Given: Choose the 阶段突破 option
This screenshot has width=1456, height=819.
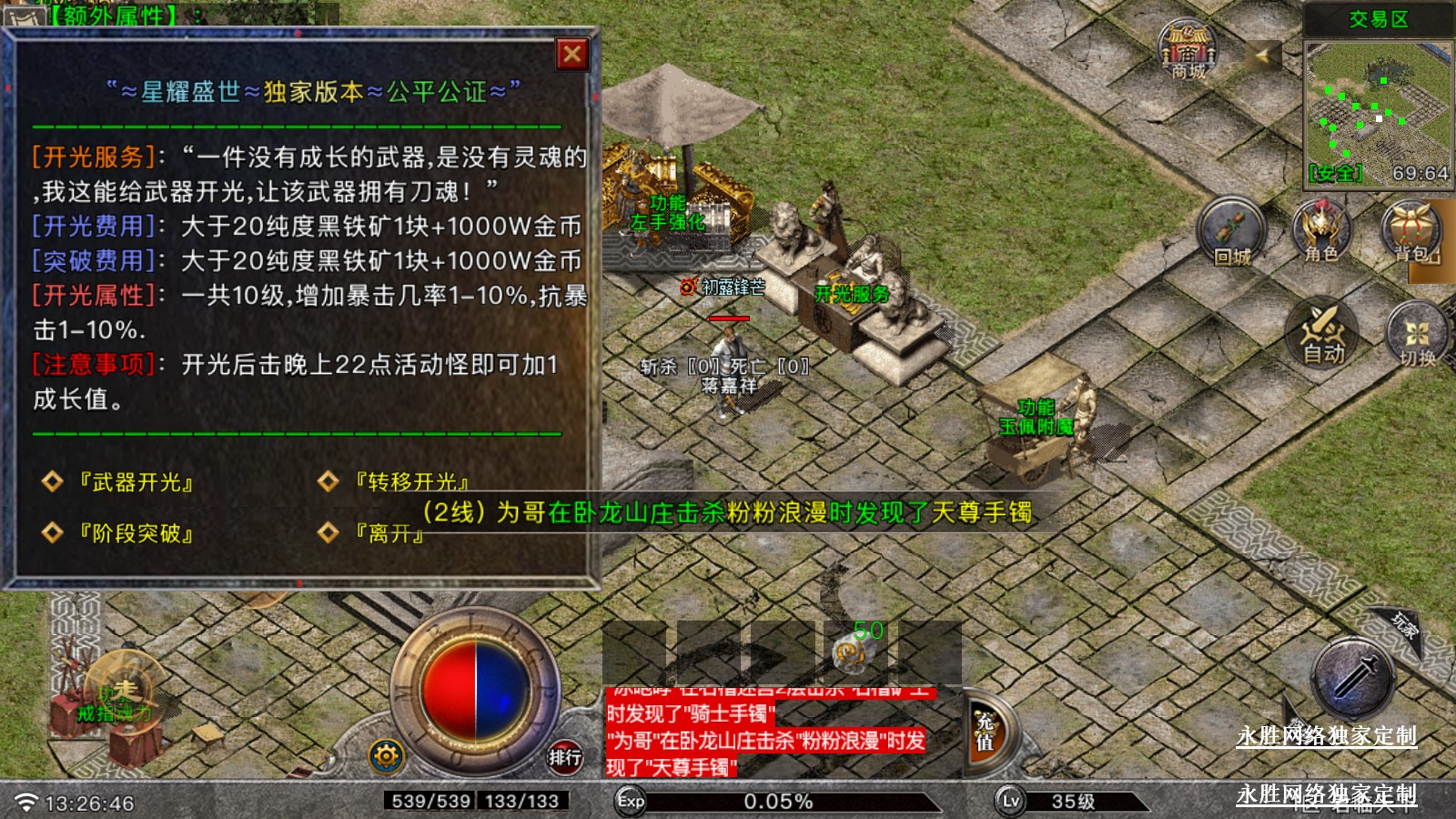Looking at the screenshot, I should coord(136,533).
